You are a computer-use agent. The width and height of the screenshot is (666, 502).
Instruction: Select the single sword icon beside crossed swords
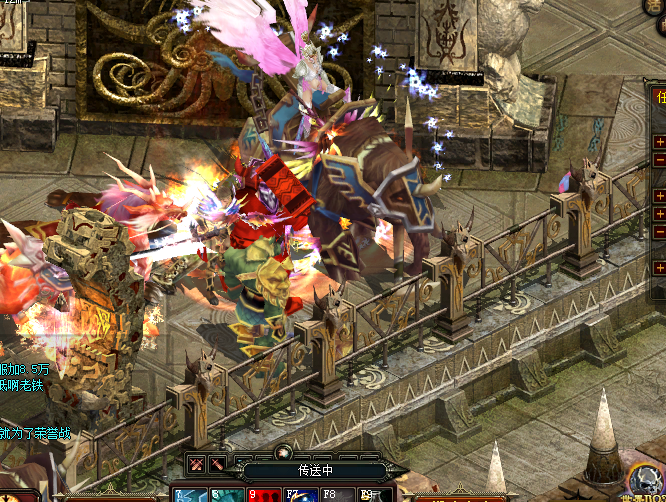216,465
